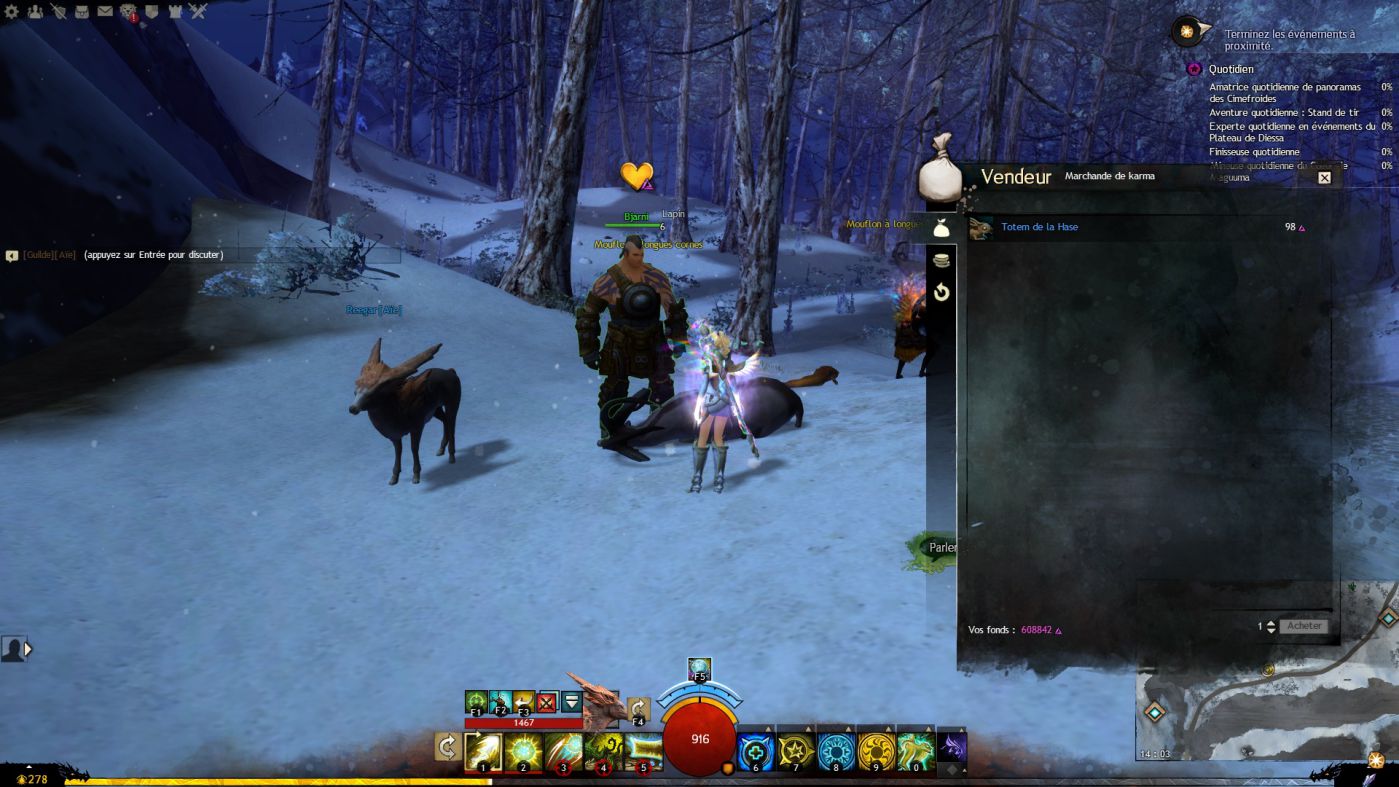This screenshot has width=1399, height=787.
Task: Activate the F5 celestial avatar skill
Action: [x=699, y=670]
